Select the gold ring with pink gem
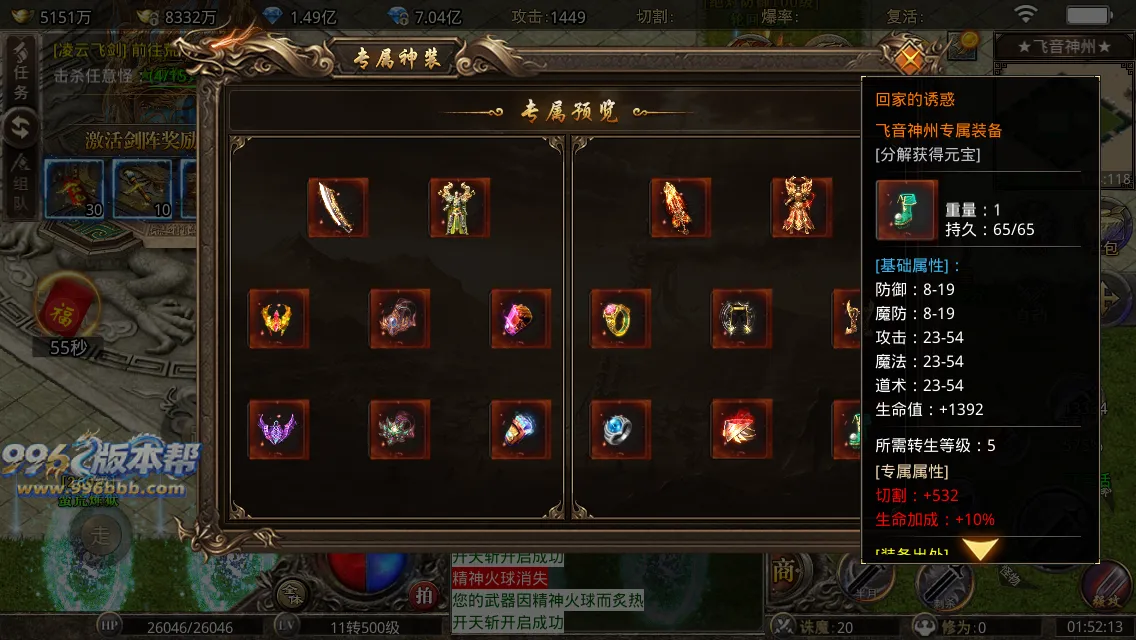 pos(621,319)
